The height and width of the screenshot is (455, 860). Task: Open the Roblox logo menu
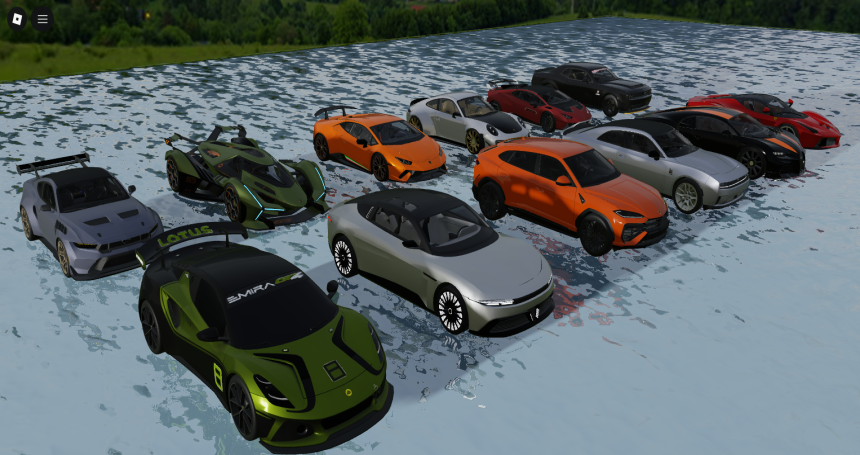[17, 18]
